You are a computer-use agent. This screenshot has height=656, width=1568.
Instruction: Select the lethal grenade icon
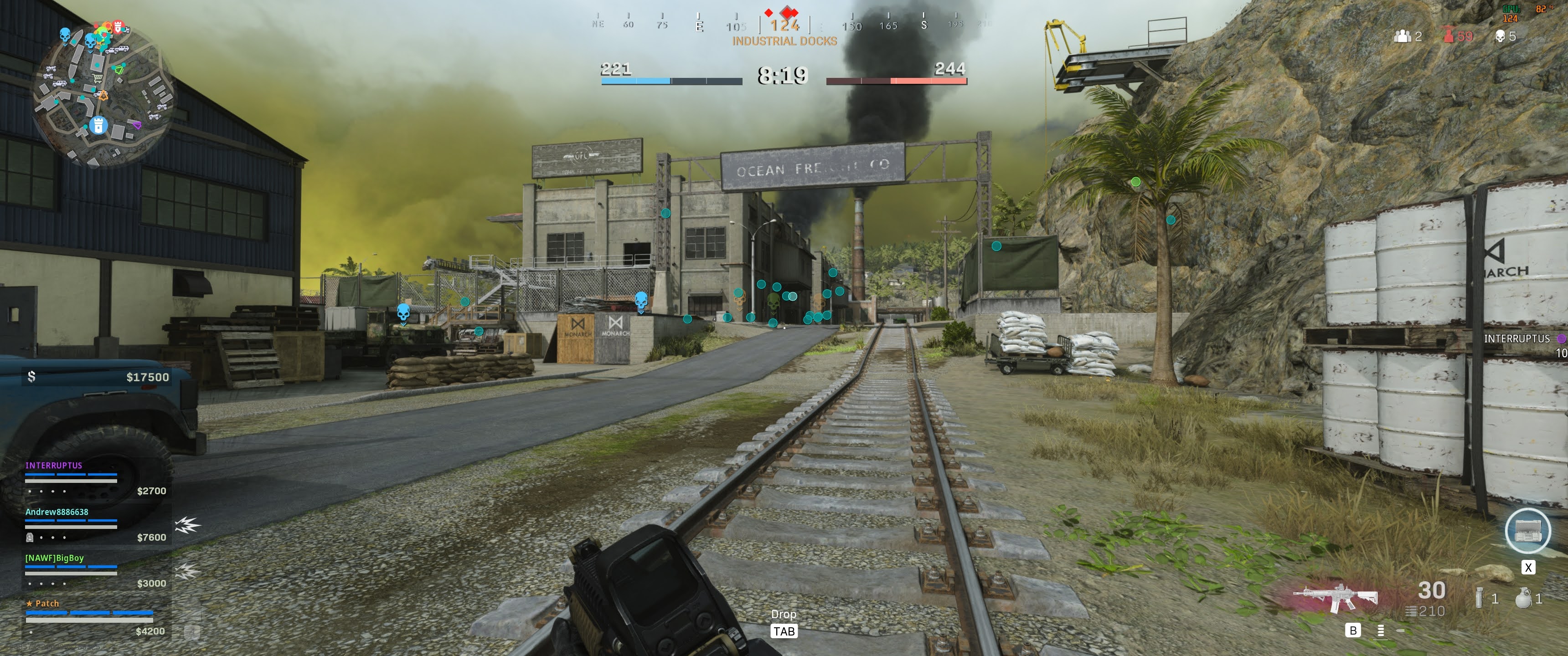click(1523, 598)
